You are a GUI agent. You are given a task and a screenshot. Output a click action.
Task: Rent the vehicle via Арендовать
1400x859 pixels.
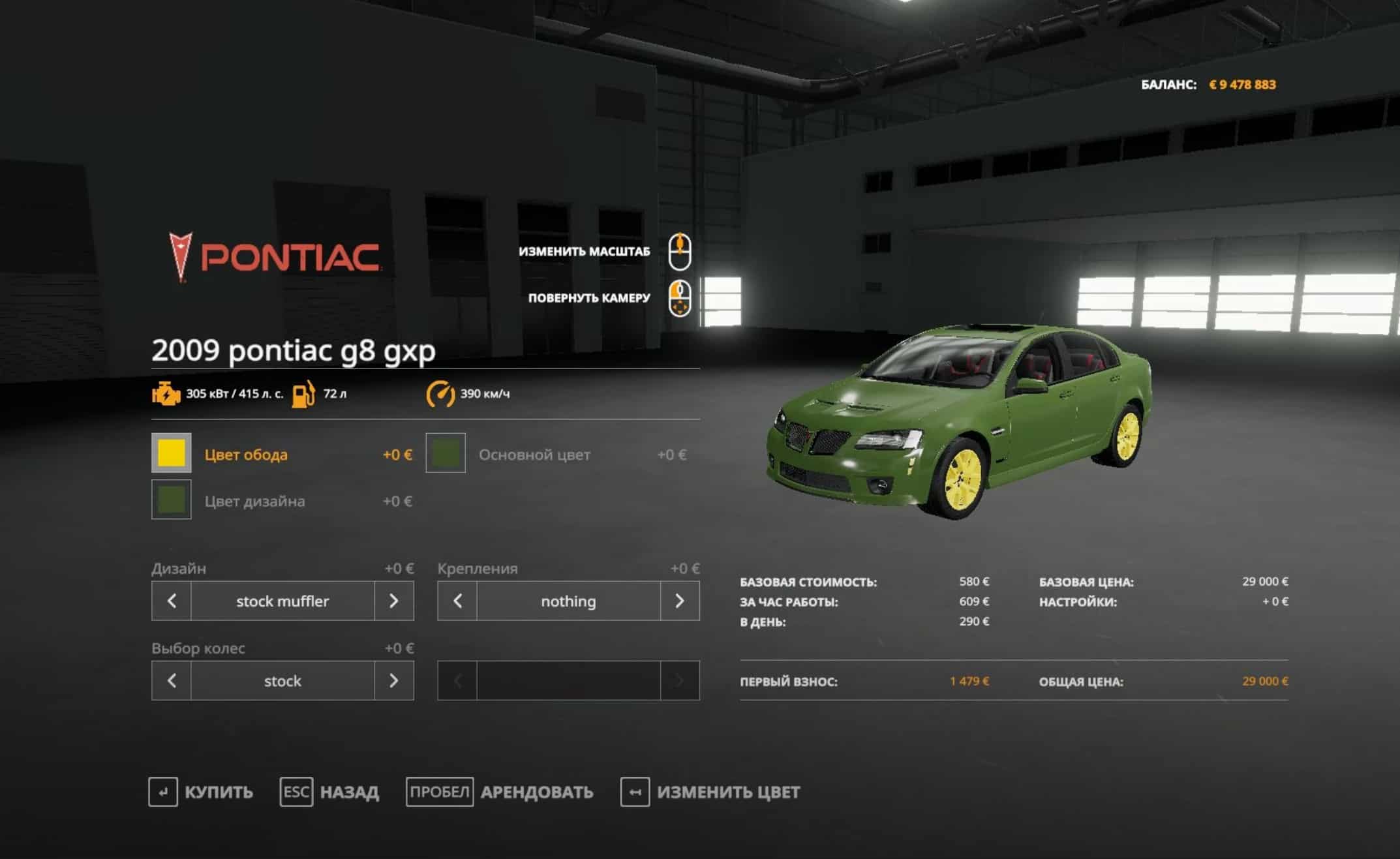500,792
